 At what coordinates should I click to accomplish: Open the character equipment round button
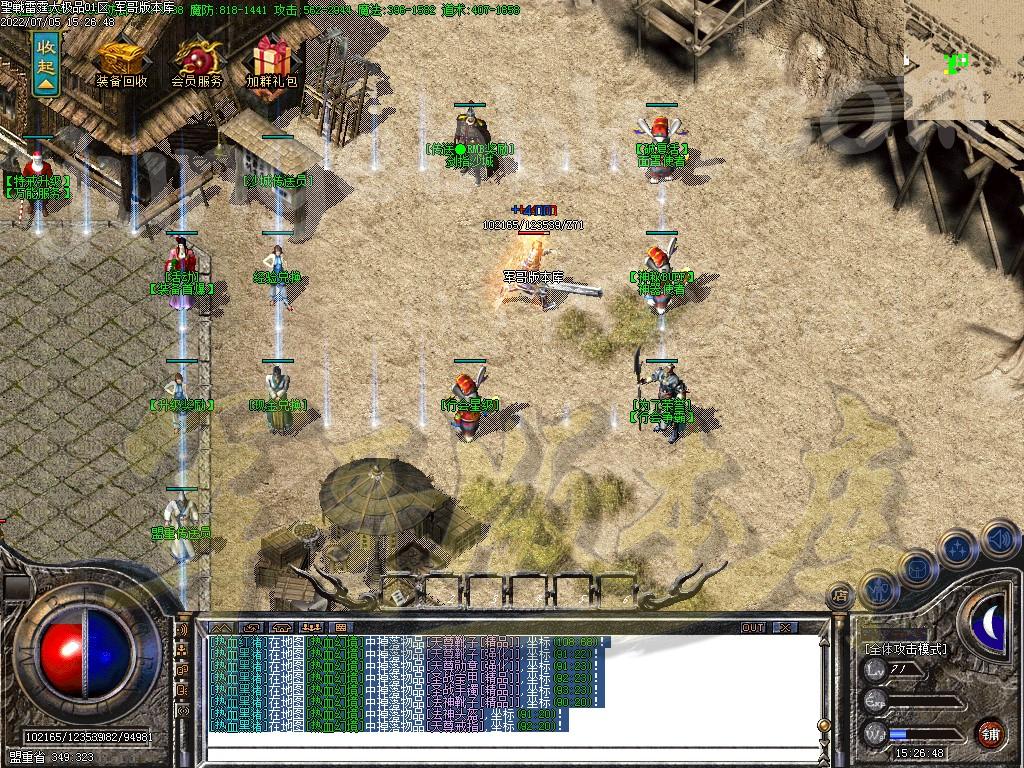(879, 590)
